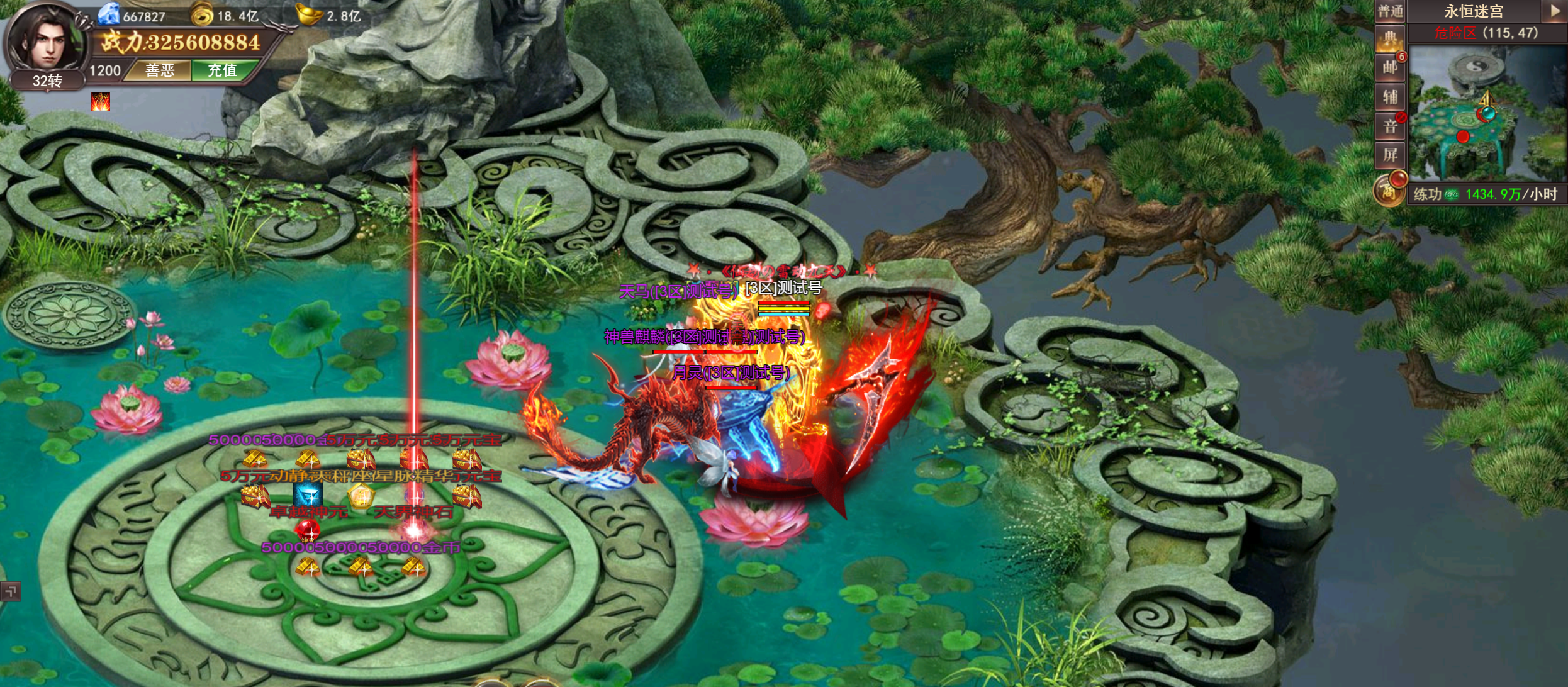Collapse the minimap with the arrow button
Viewport: 1568px width, 687px height.
click(x=1554, y=11)
